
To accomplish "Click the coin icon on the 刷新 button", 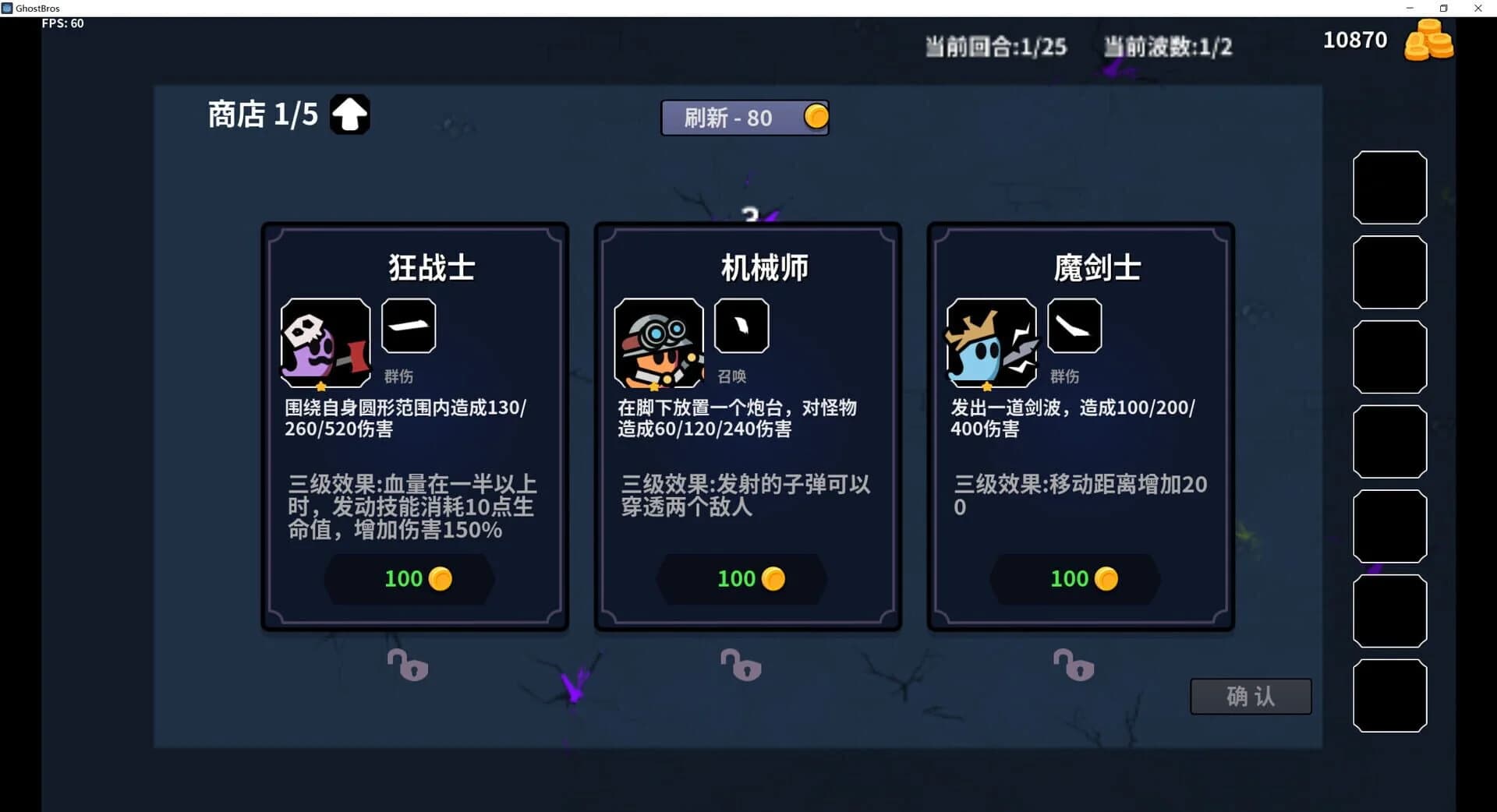I will pyautogui.click(x=814, y=118).
